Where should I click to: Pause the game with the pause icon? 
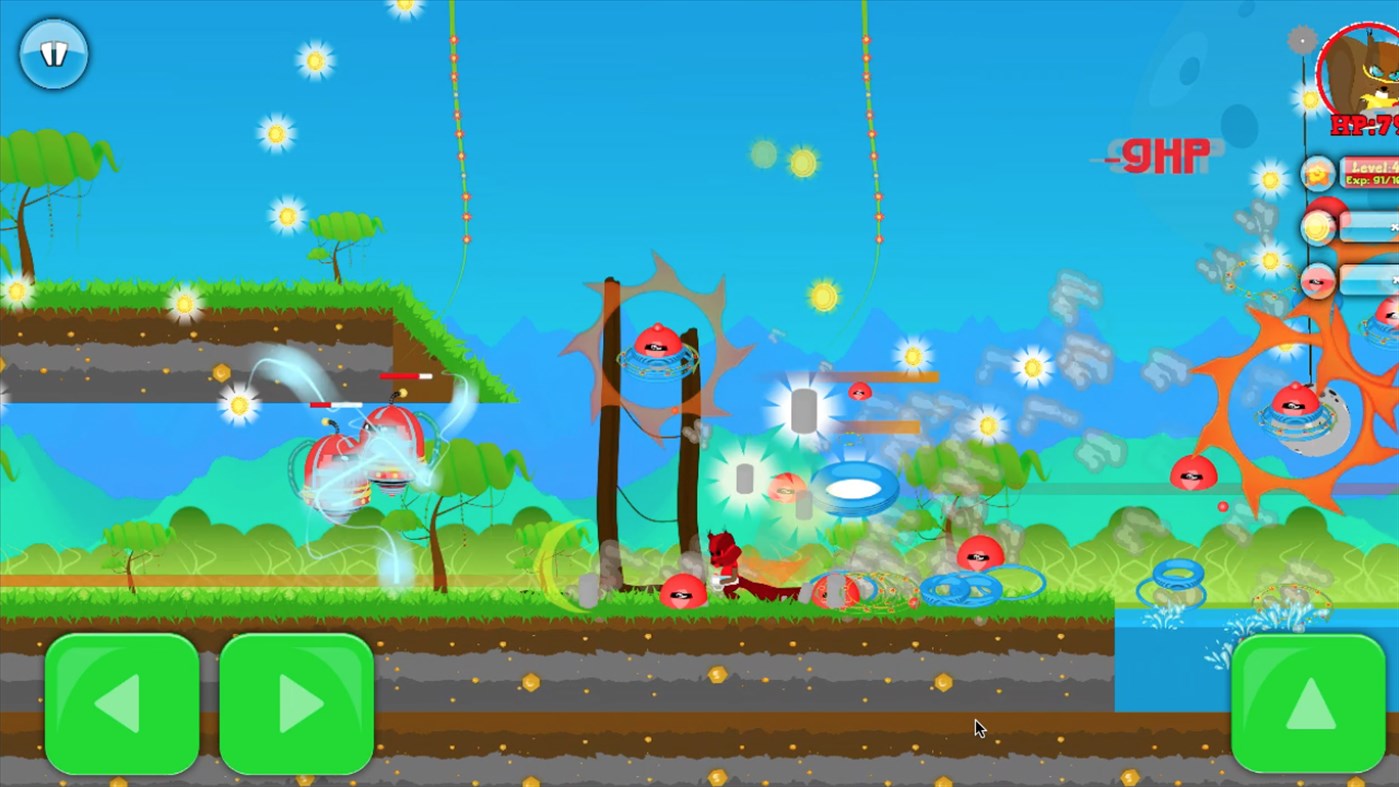[x=53, y=54]
